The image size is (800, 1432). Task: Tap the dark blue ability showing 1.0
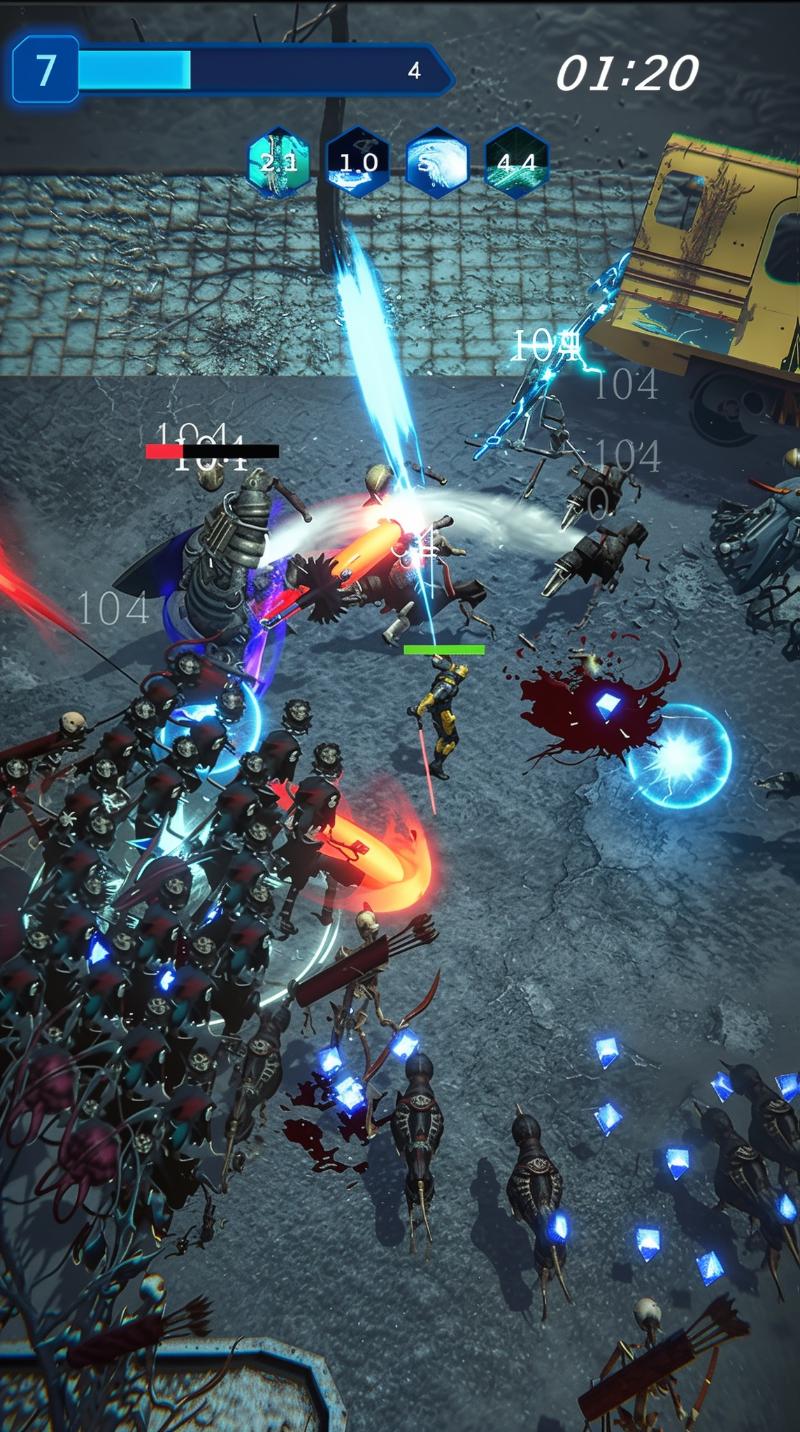tap(357, 162)
